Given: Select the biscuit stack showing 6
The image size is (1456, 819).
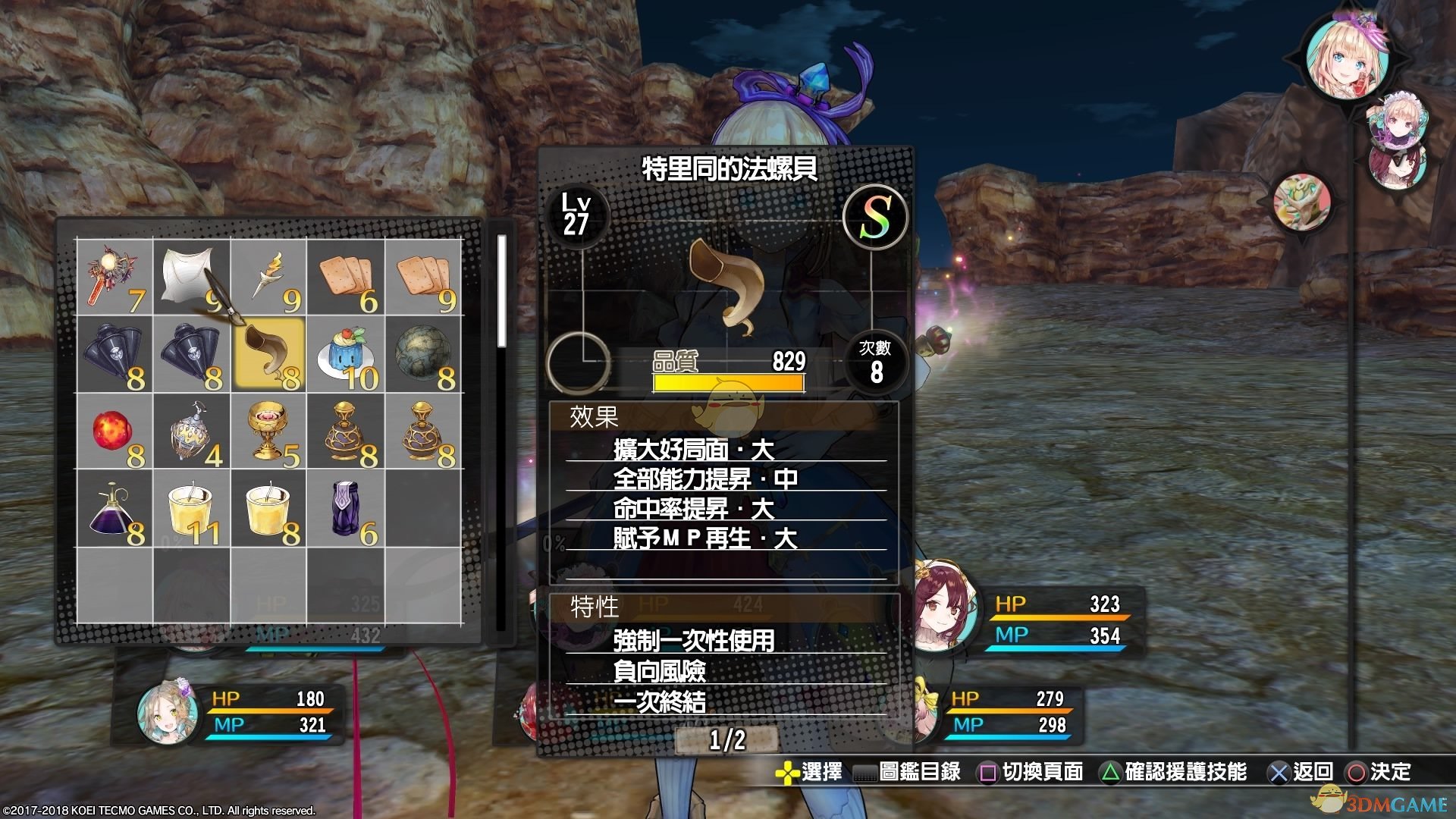Looking at the screenshot, I should point(346,278).
